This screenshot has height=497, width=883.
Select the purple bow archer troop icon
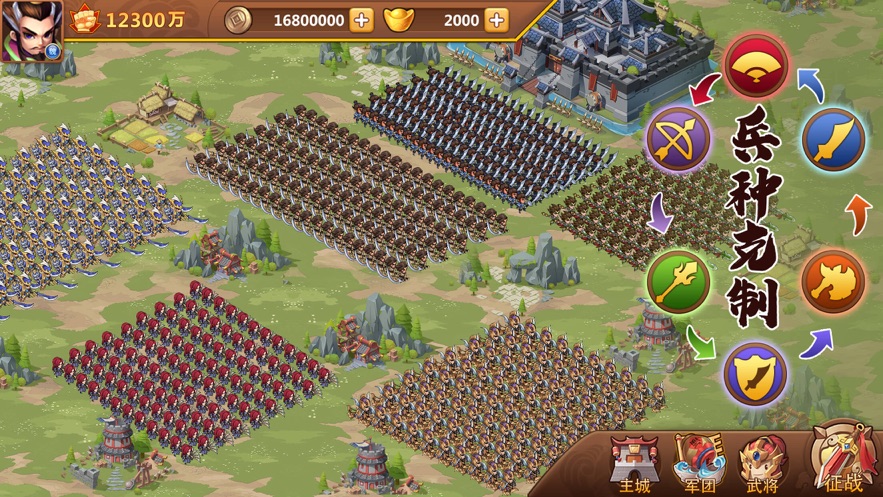679,140
